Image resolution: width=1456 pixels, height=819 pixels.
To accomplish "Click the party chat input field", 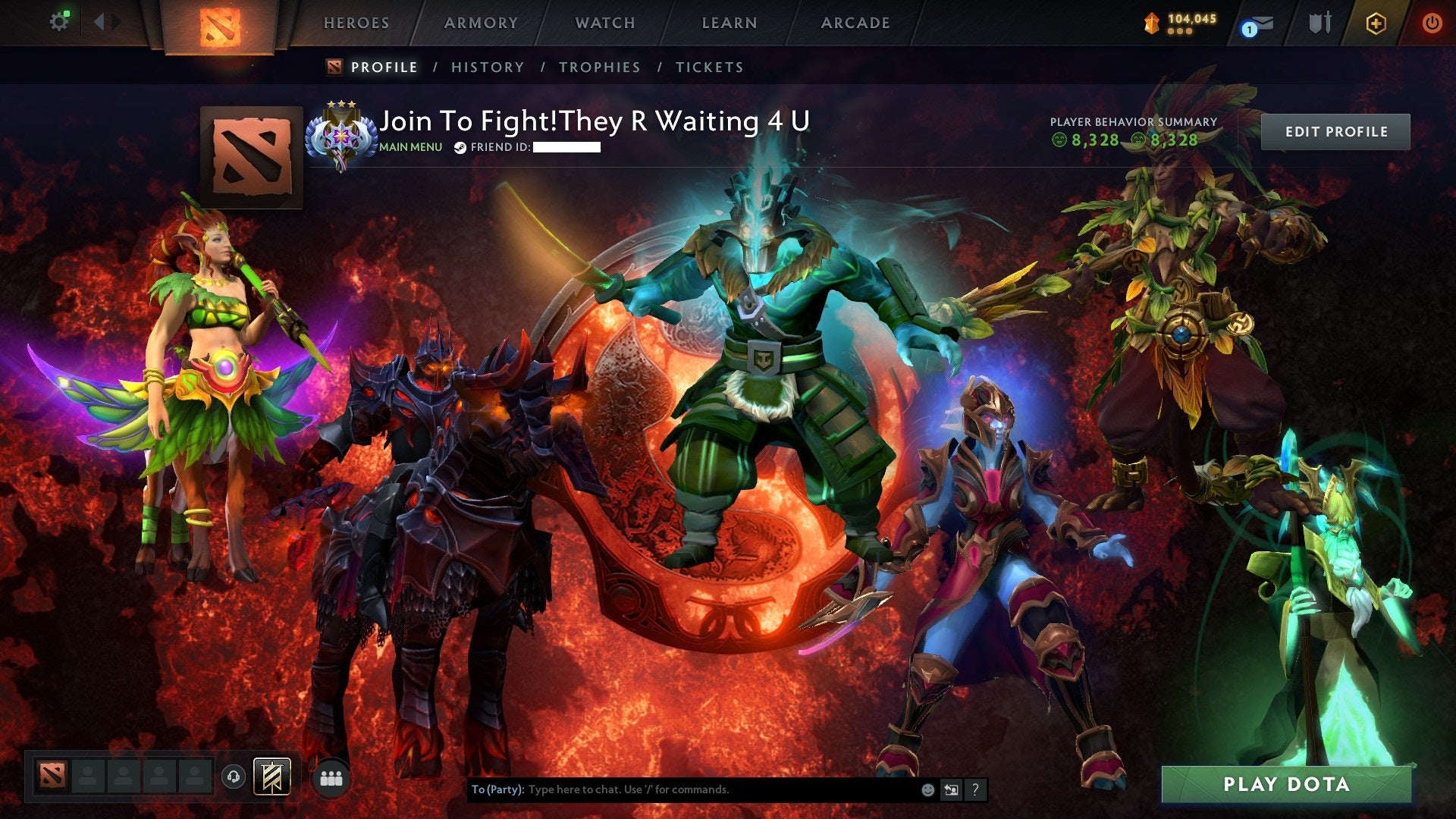I will [x=682, y=789].
